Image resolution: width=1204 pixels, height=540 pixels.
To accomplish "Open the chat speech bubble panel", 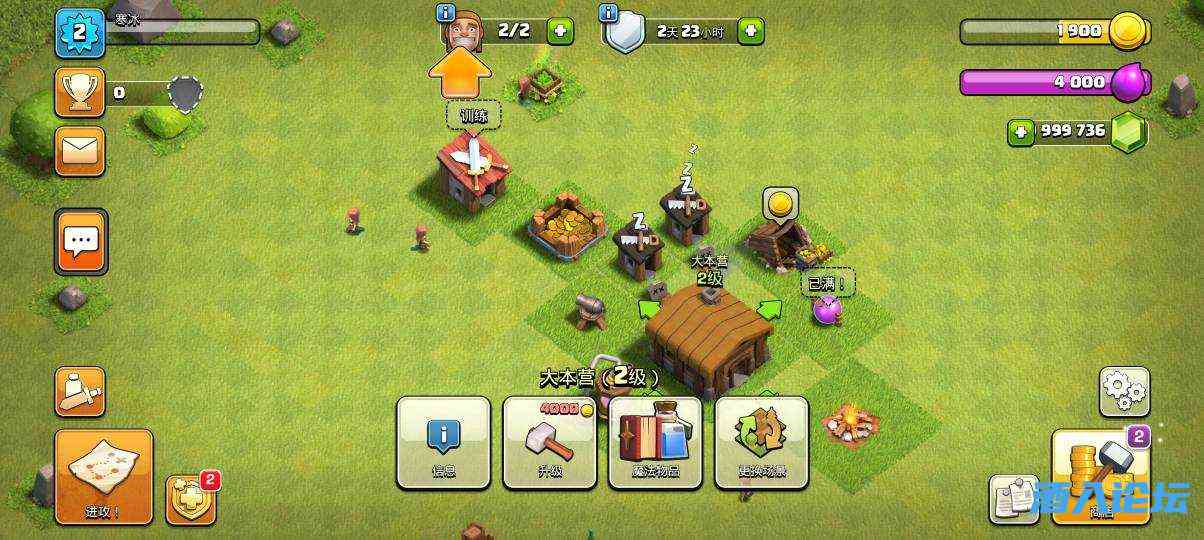I will click(81, 241).
